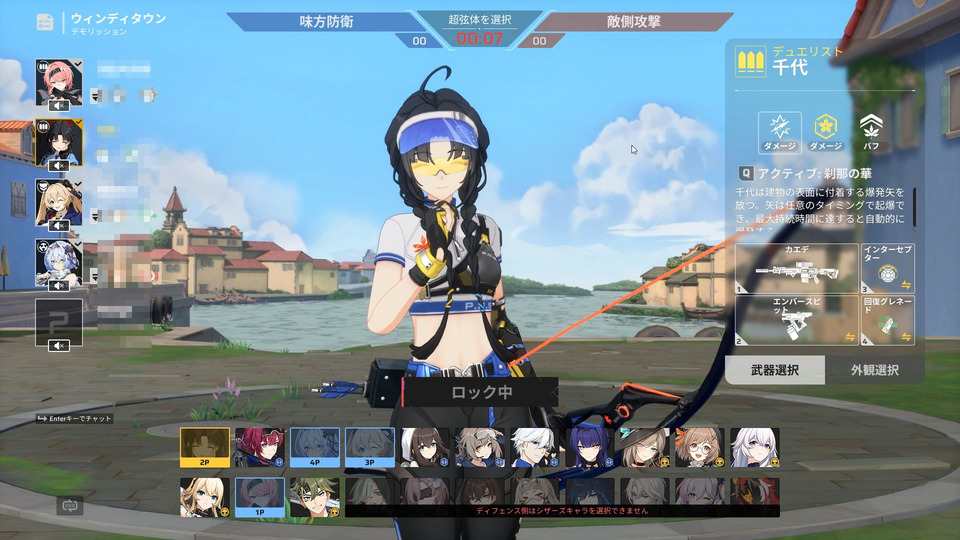
Task: Select the インターセプター grenade slot
Action: tap(888, 269)
